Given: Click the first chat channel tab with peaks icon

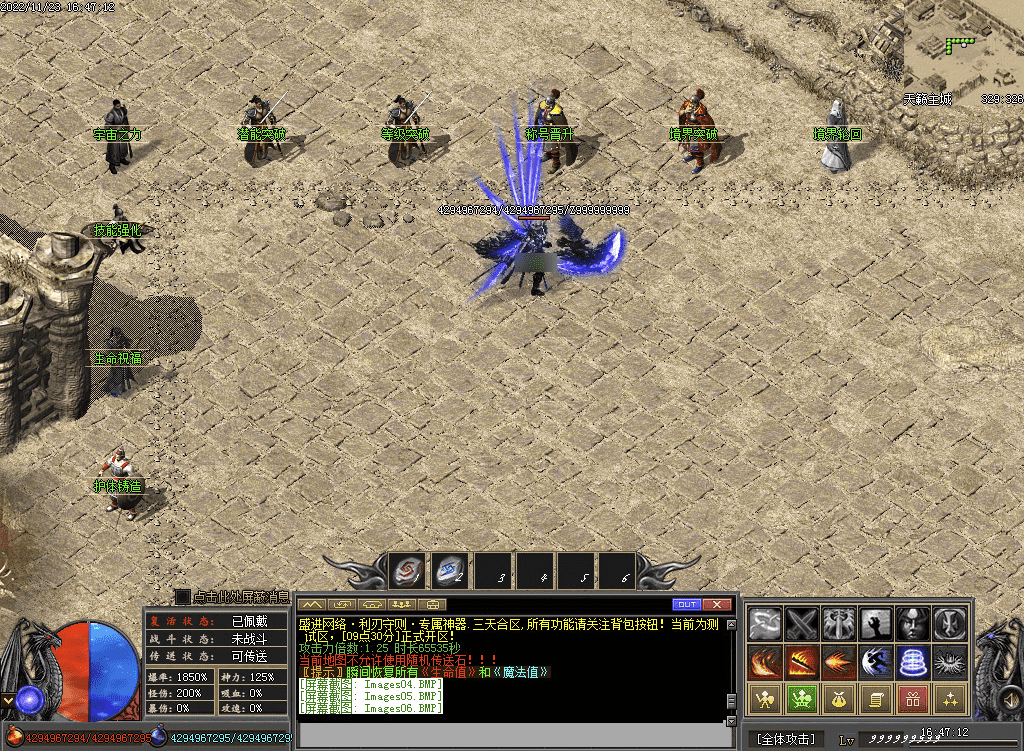Looking at the screenshot, I should (x=314, y=604).
